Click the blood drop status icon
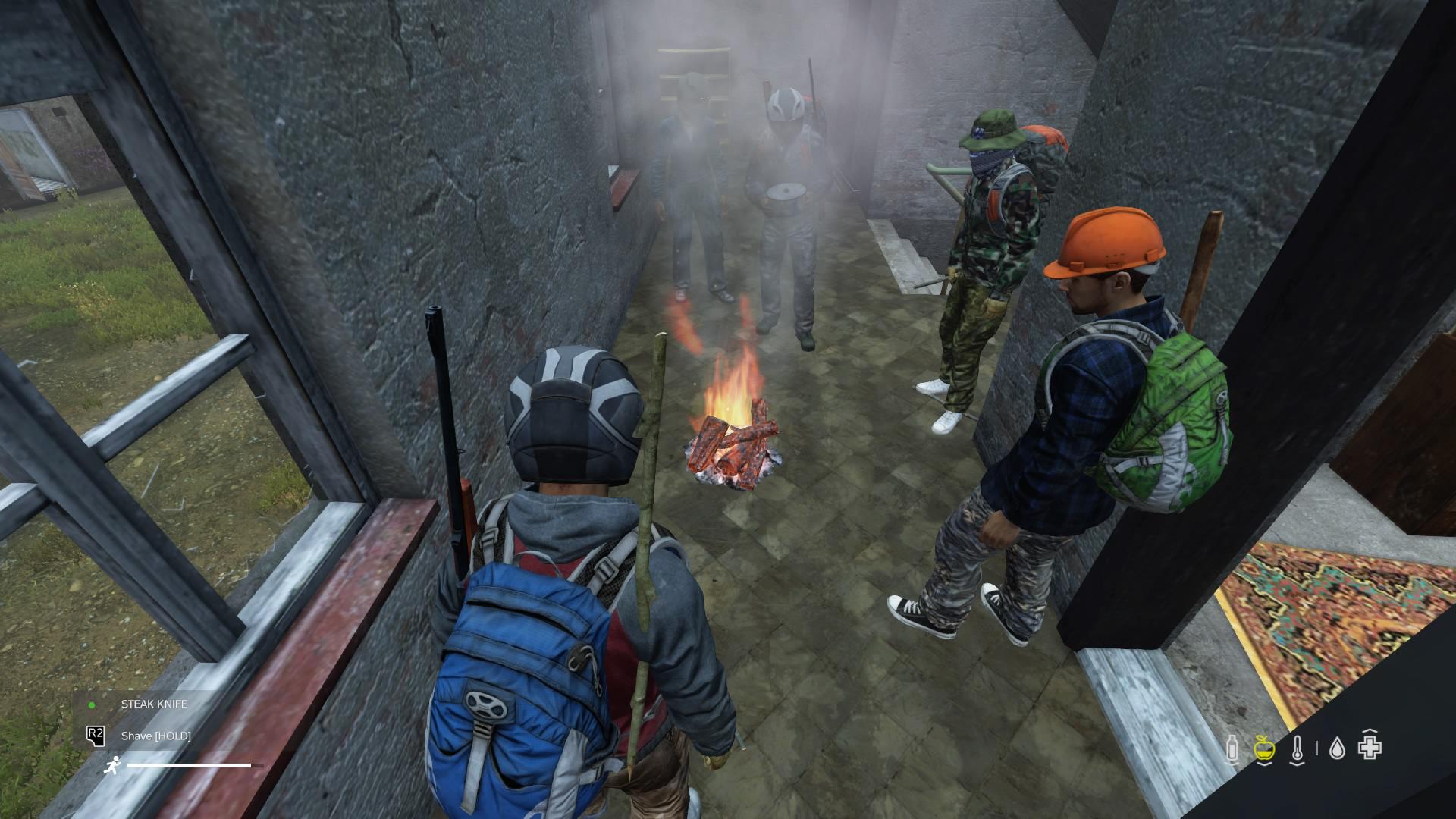Viewport: 1456px width, 819px height. pyautogui.click(x=1336, y=746)
